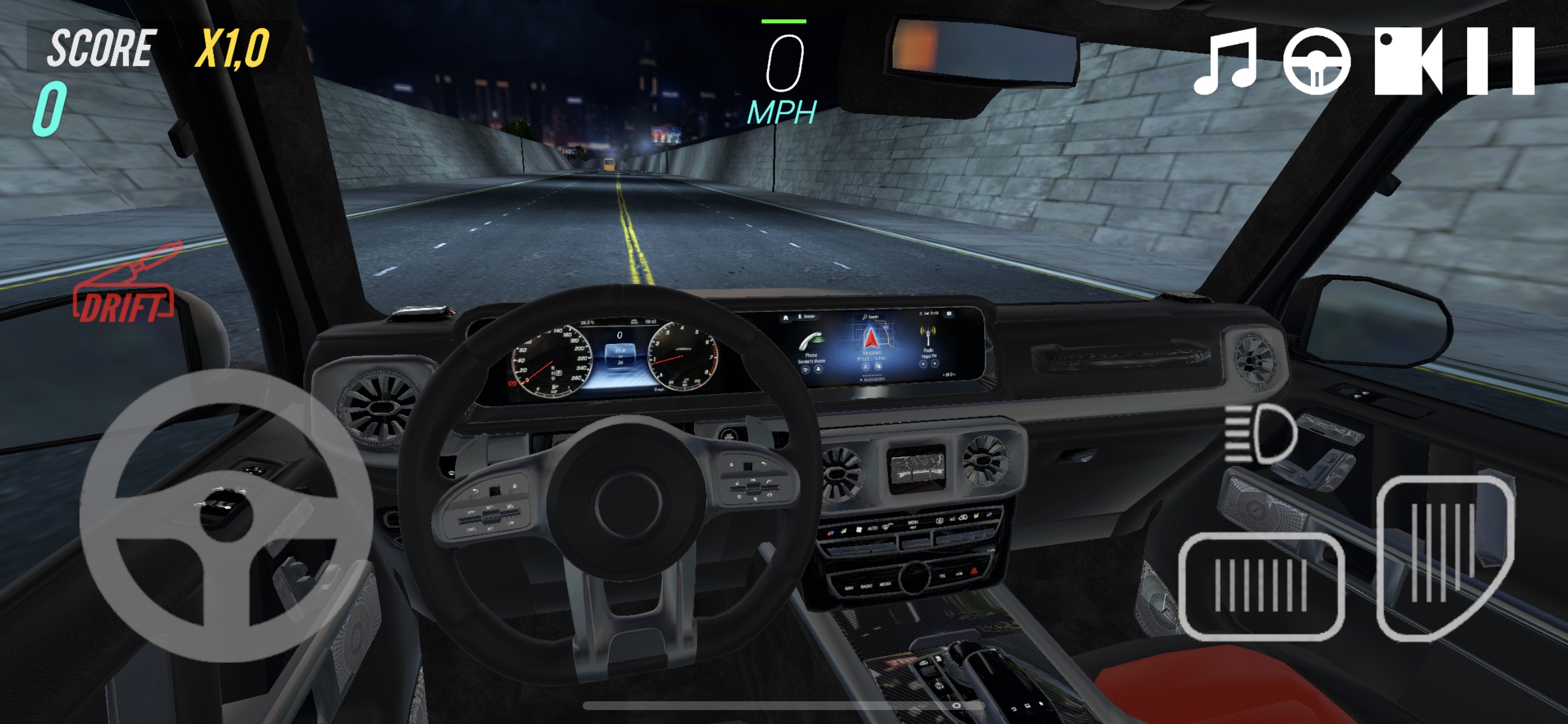
Task: Tap the brake pedal
Action: (x=1261, y=586)
